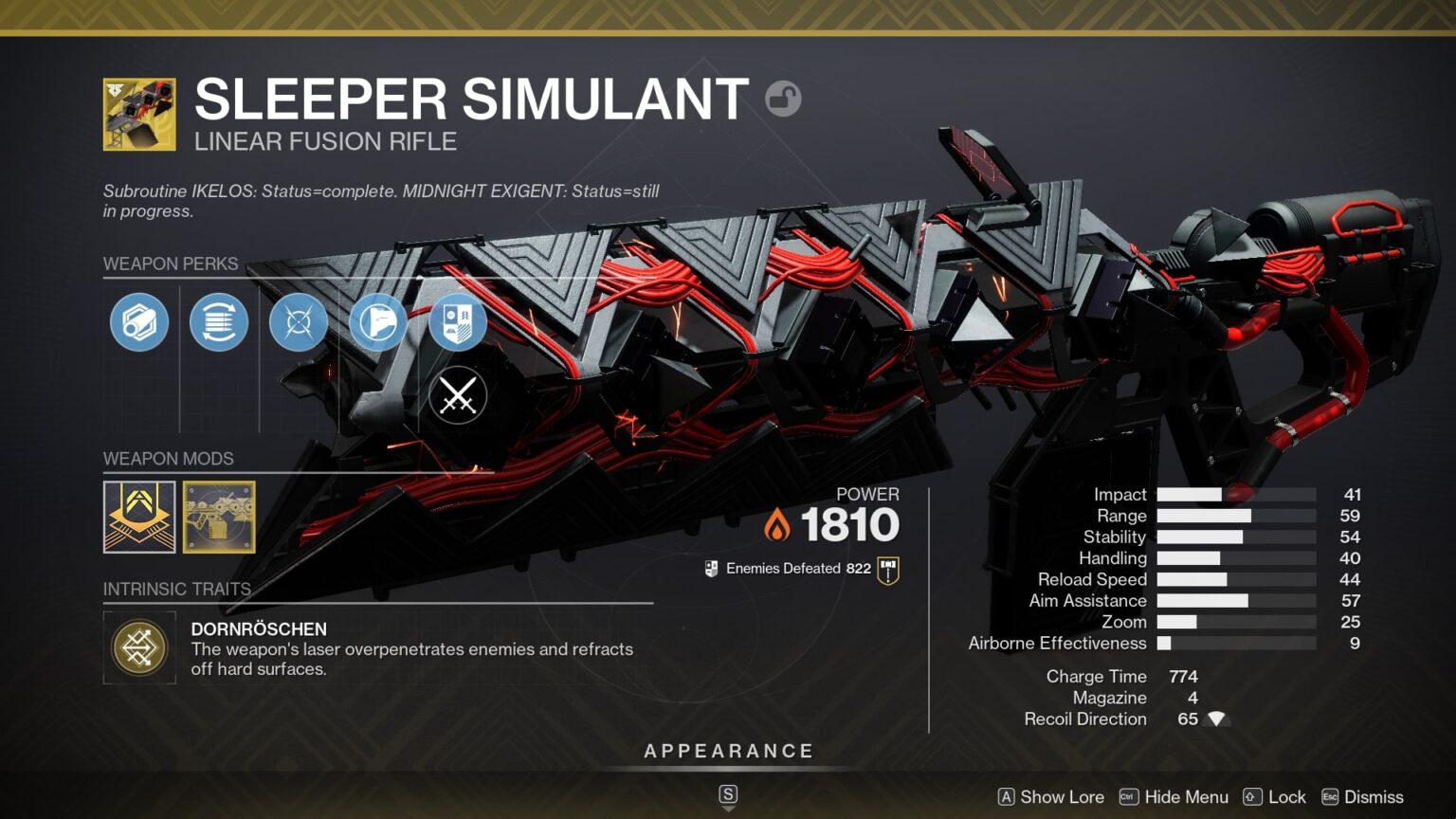Image resolution: width=1456 pixels, height=819 pixels.
Task: Click the crossed swords kill tracker icon
Action: 457,394
